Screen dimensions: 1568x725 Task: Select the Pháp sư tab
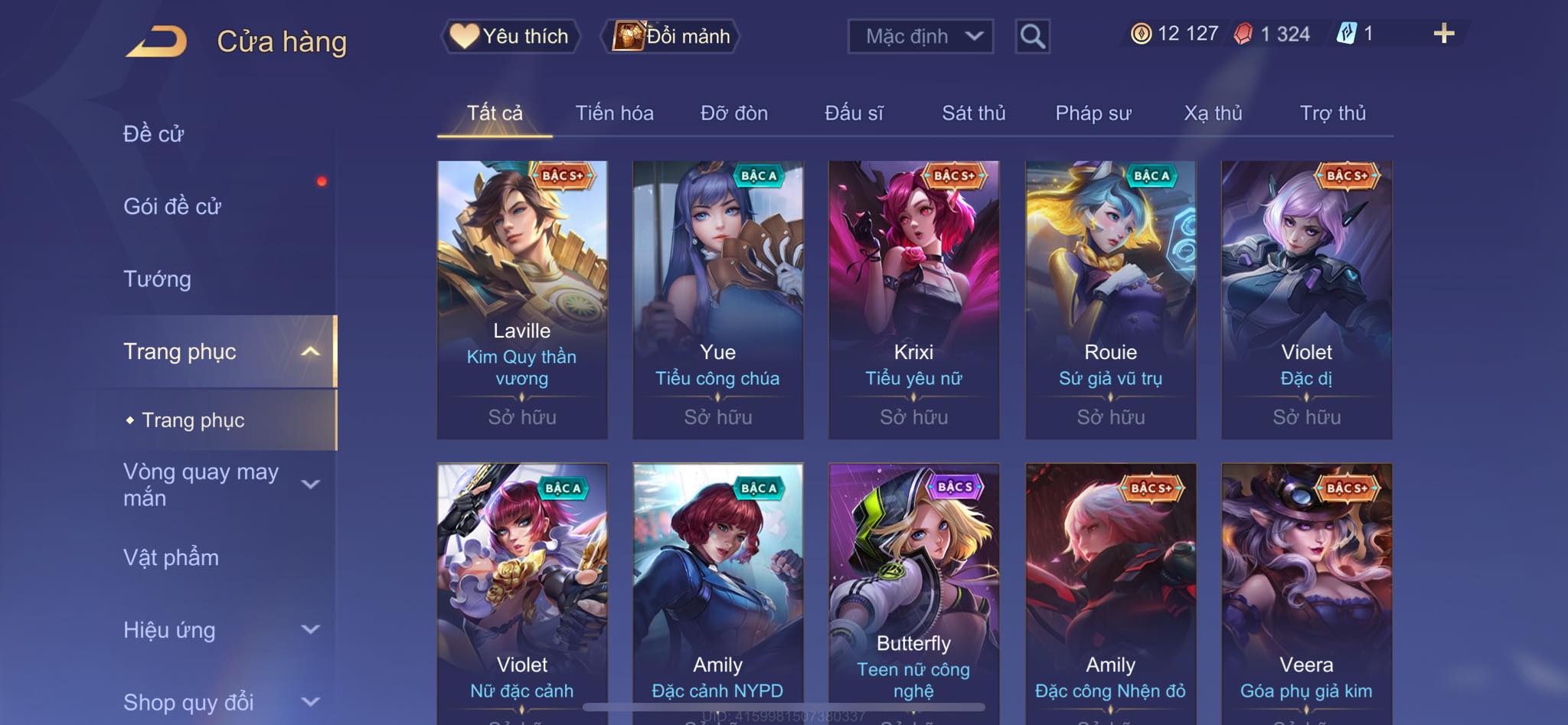[x=1093, y=113]
